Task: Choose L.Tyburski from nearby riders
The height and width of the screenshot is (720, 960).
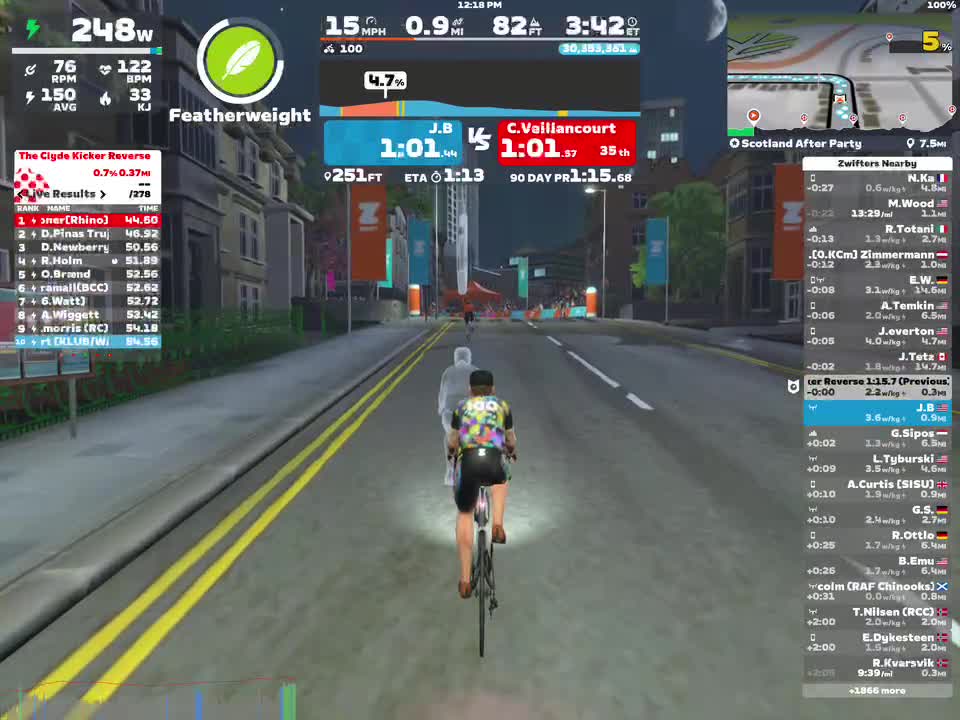Action: (x=877, y=464)
